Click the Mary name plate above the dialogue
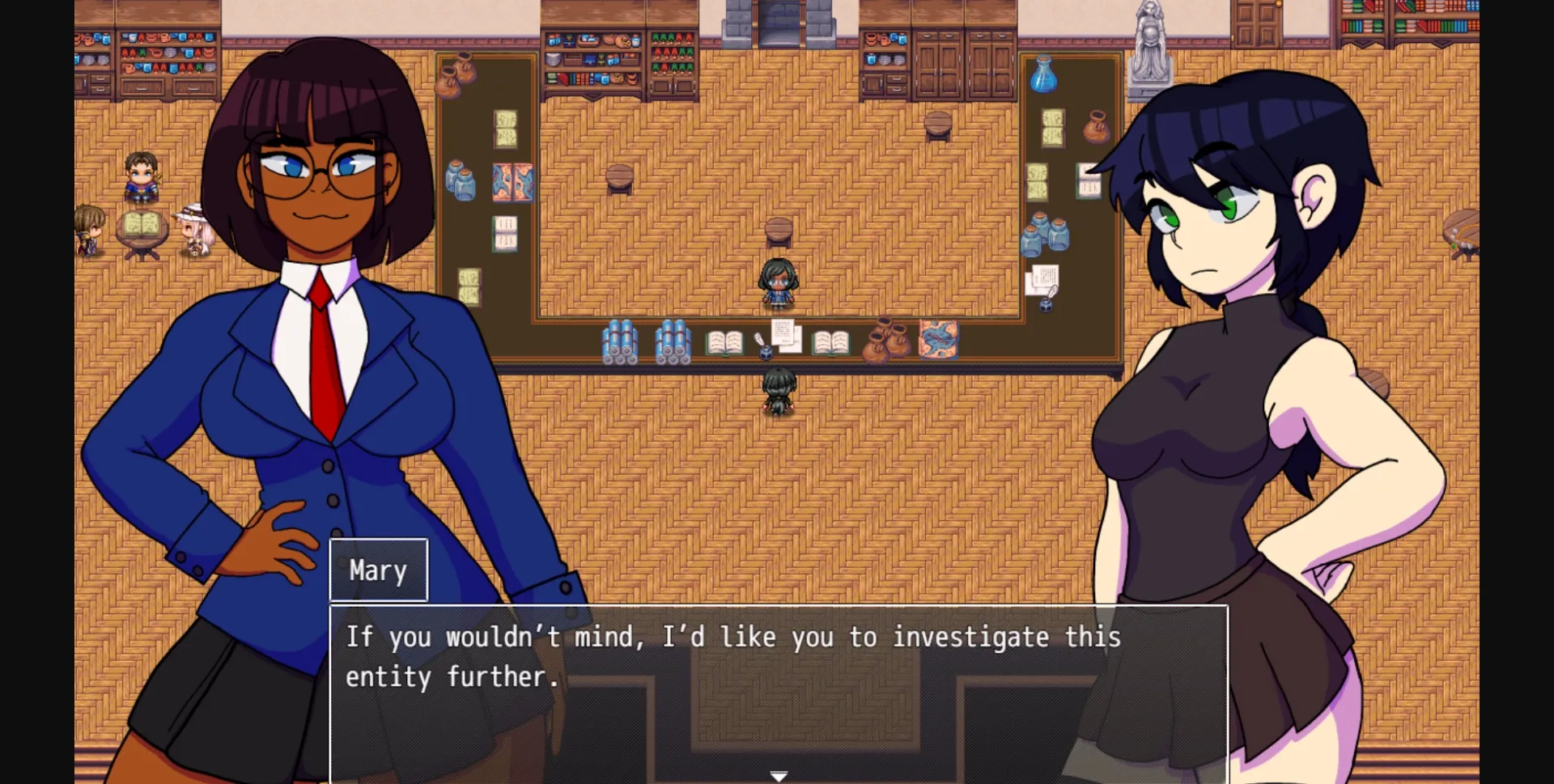The image size is (1554, 784). (x=378, y=570)
